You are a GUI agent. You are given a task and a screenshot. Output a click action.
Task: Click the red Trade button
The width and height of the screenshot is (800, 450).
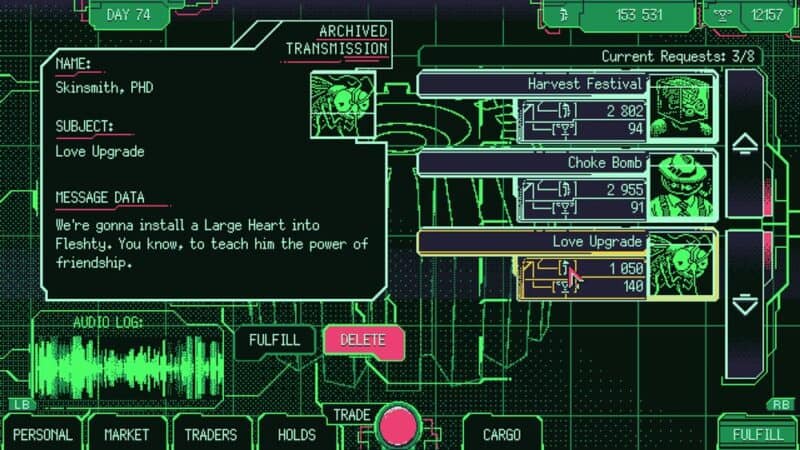[400, 425]
